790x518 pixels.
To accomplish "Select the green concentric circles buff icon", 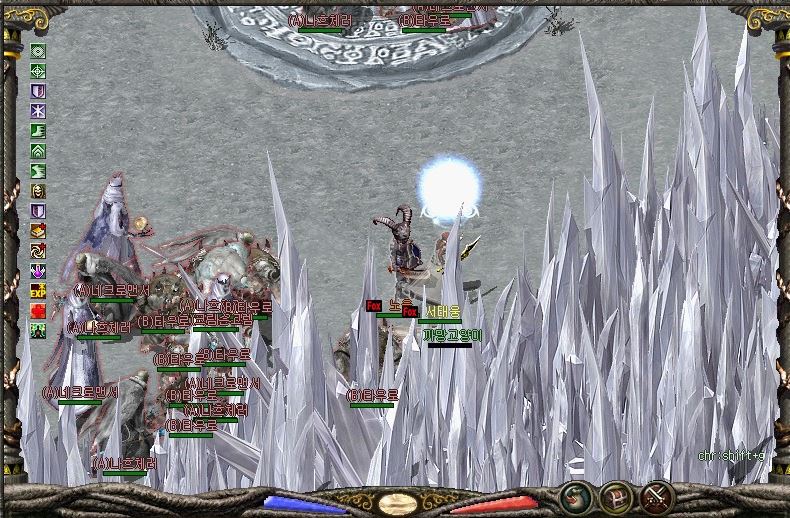I will point(39,51).
